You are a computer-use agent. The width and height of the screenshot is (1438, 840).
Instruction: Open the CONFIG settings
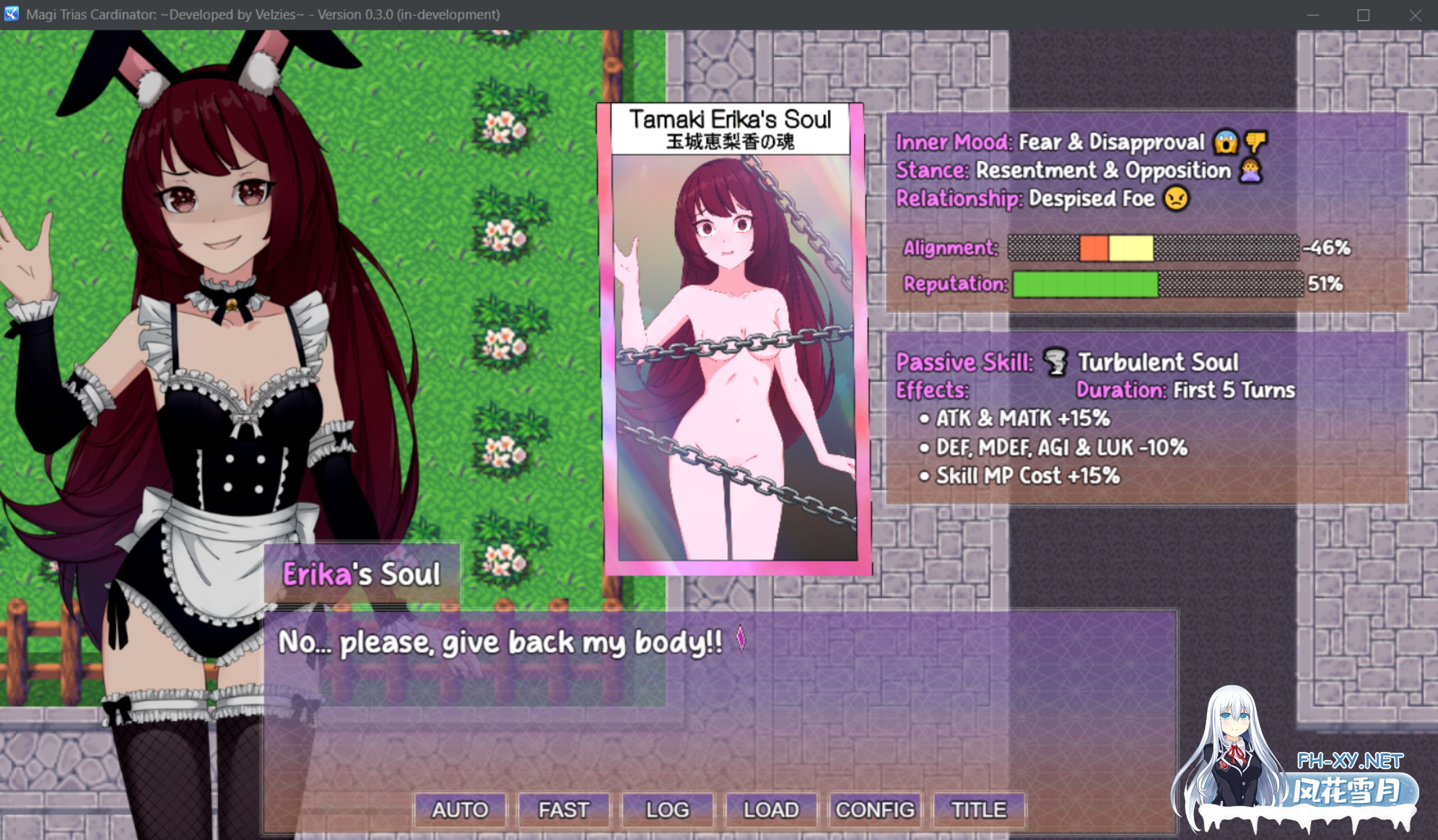(x=875, y=810)
